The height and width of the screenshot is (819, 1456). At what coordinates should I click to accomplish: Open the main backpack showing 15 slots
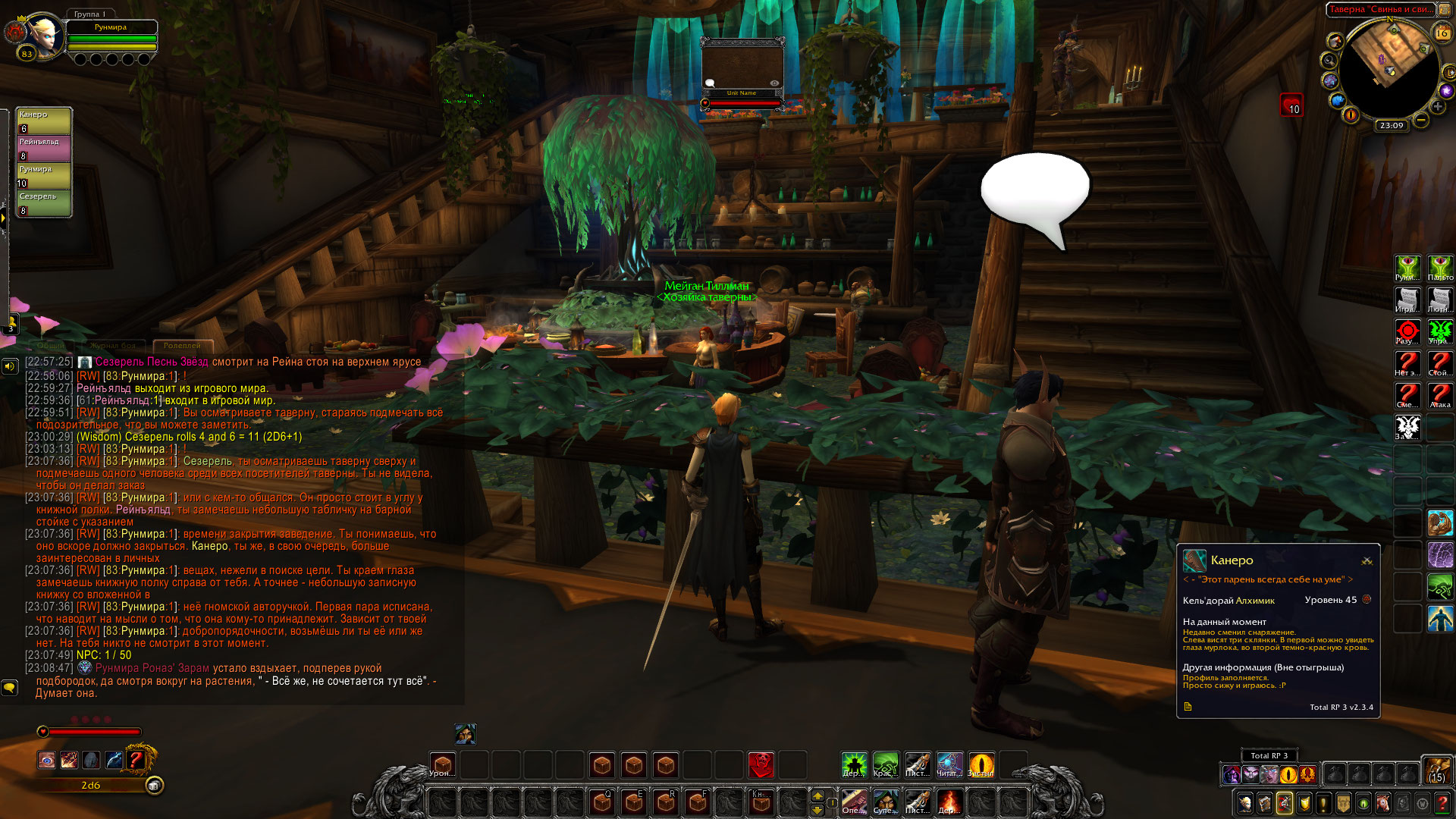point(1436,769)
